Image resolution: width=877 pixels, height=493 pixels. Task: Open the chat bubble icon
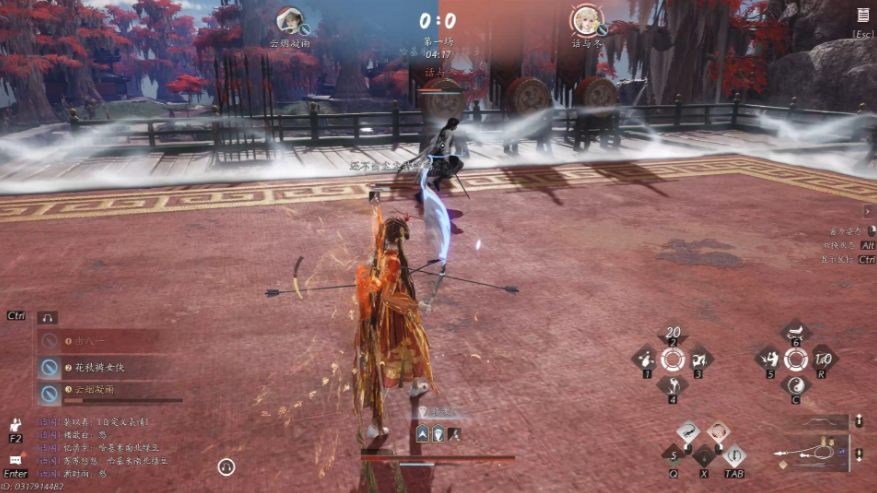(16, 460)
